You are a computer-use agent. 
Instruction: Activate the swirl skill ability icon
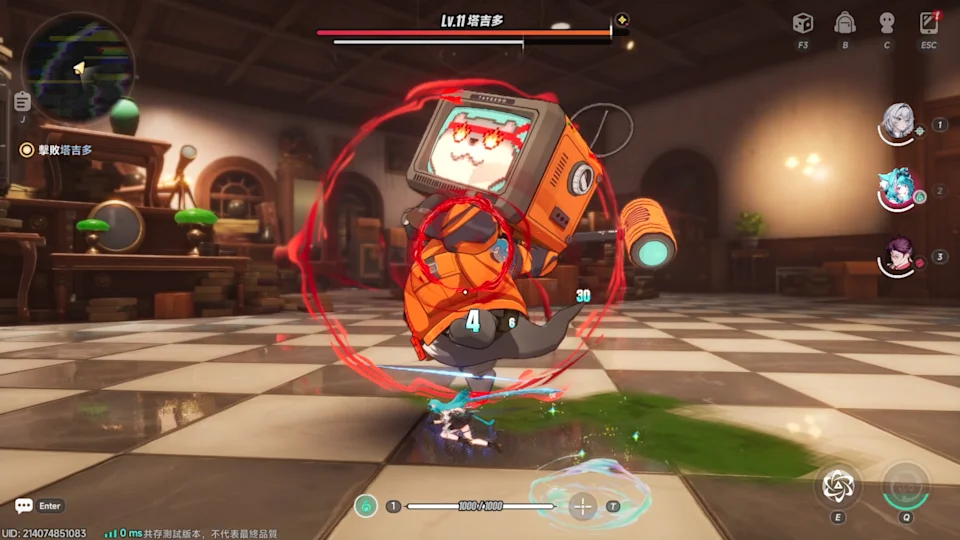coord(836,486)
